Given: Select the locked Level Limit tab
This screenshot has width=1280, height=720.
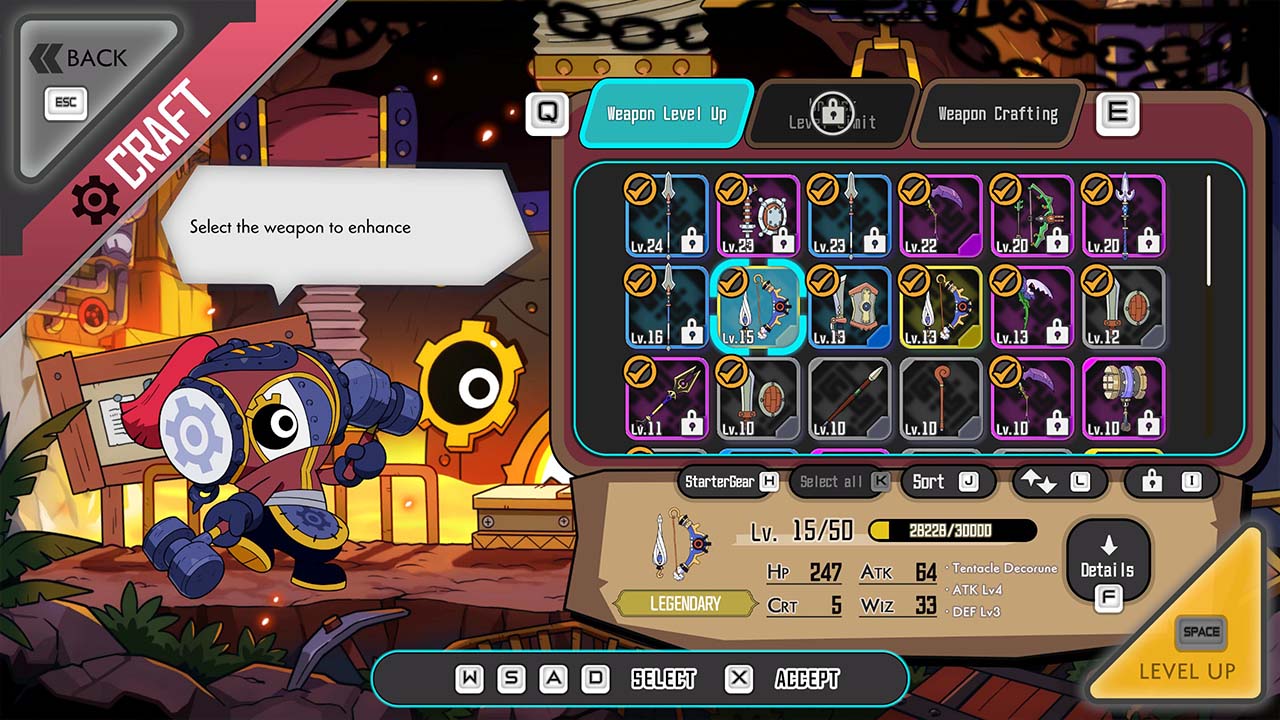Looking at the screenshot, I should pos(832,116).
